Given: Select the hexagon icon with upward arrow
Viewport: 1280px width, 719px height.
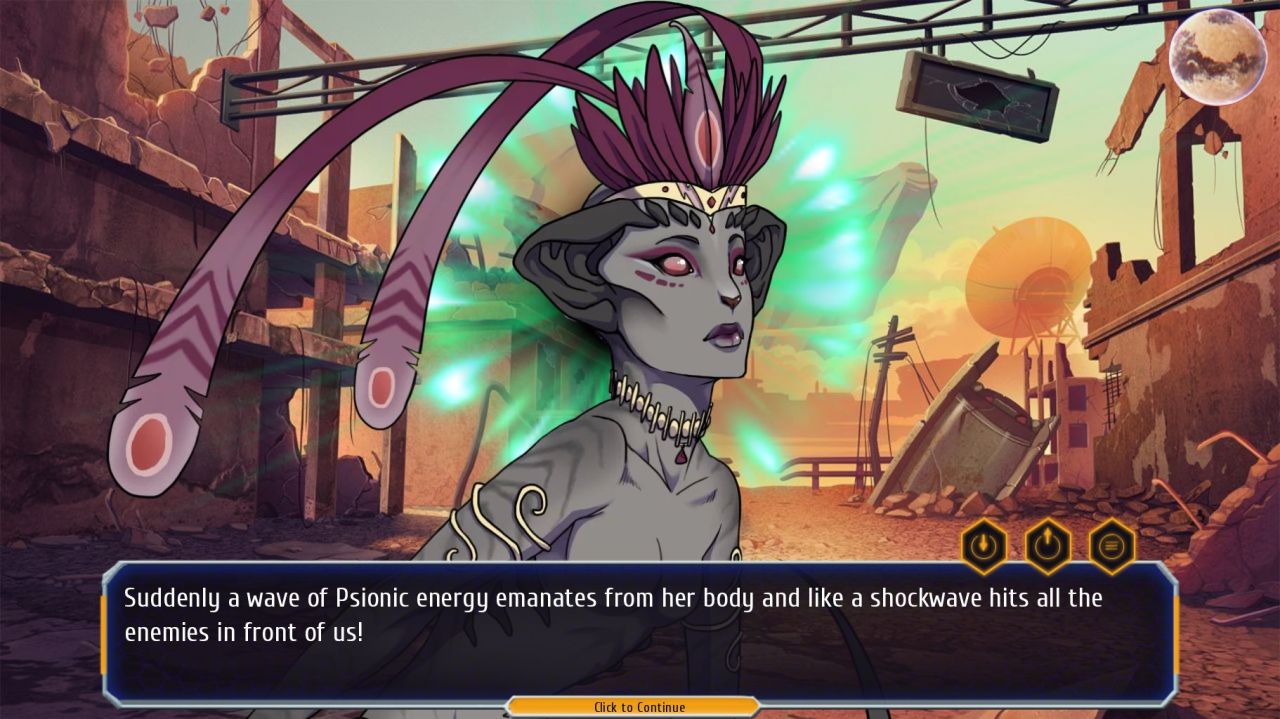Looking at the screenshot, I should pyautogui.click(x=1047, y=546).
